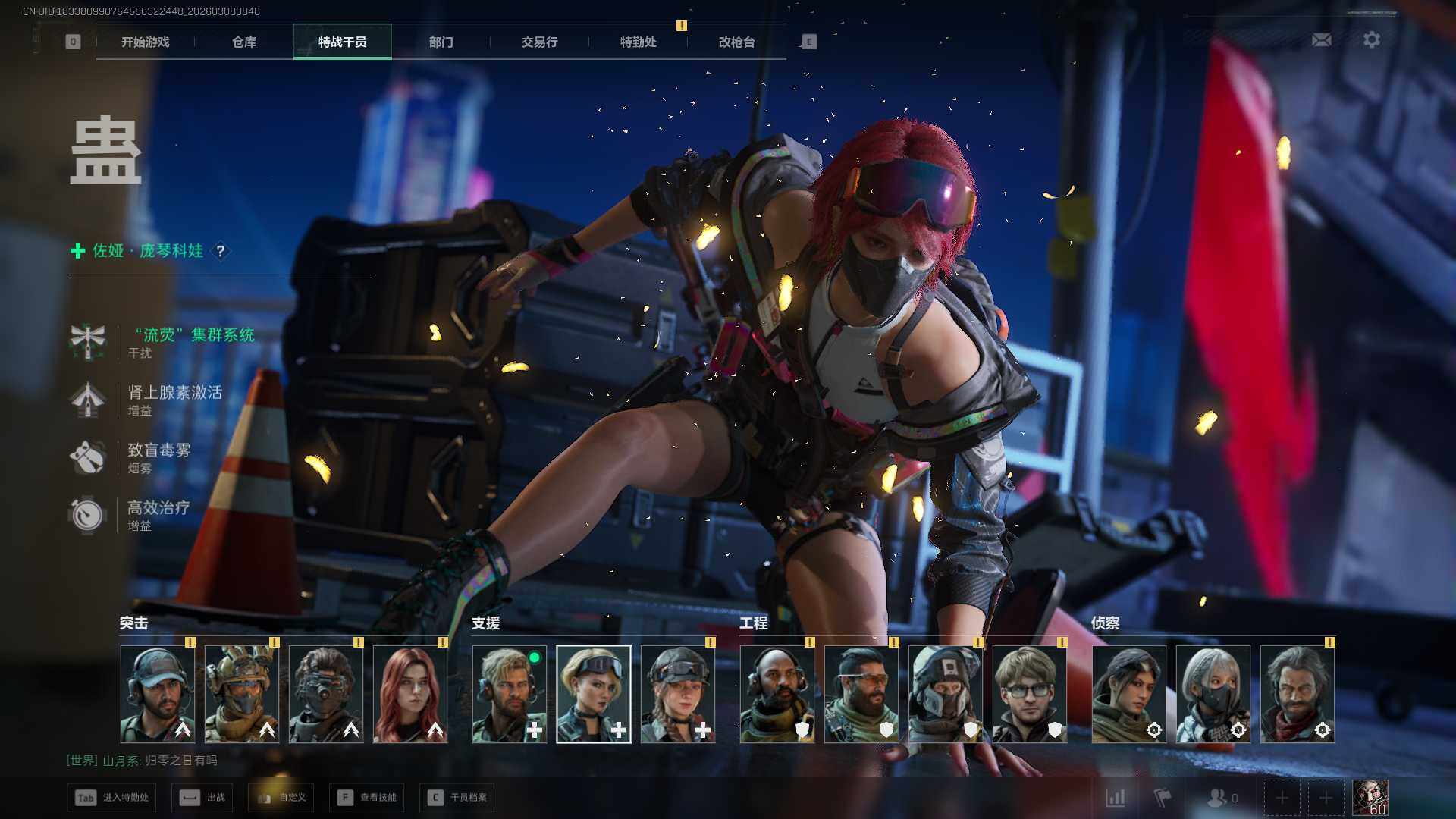Open the 交易行 tab
The width and height of the screenshot is (1456, 819).
540,42
